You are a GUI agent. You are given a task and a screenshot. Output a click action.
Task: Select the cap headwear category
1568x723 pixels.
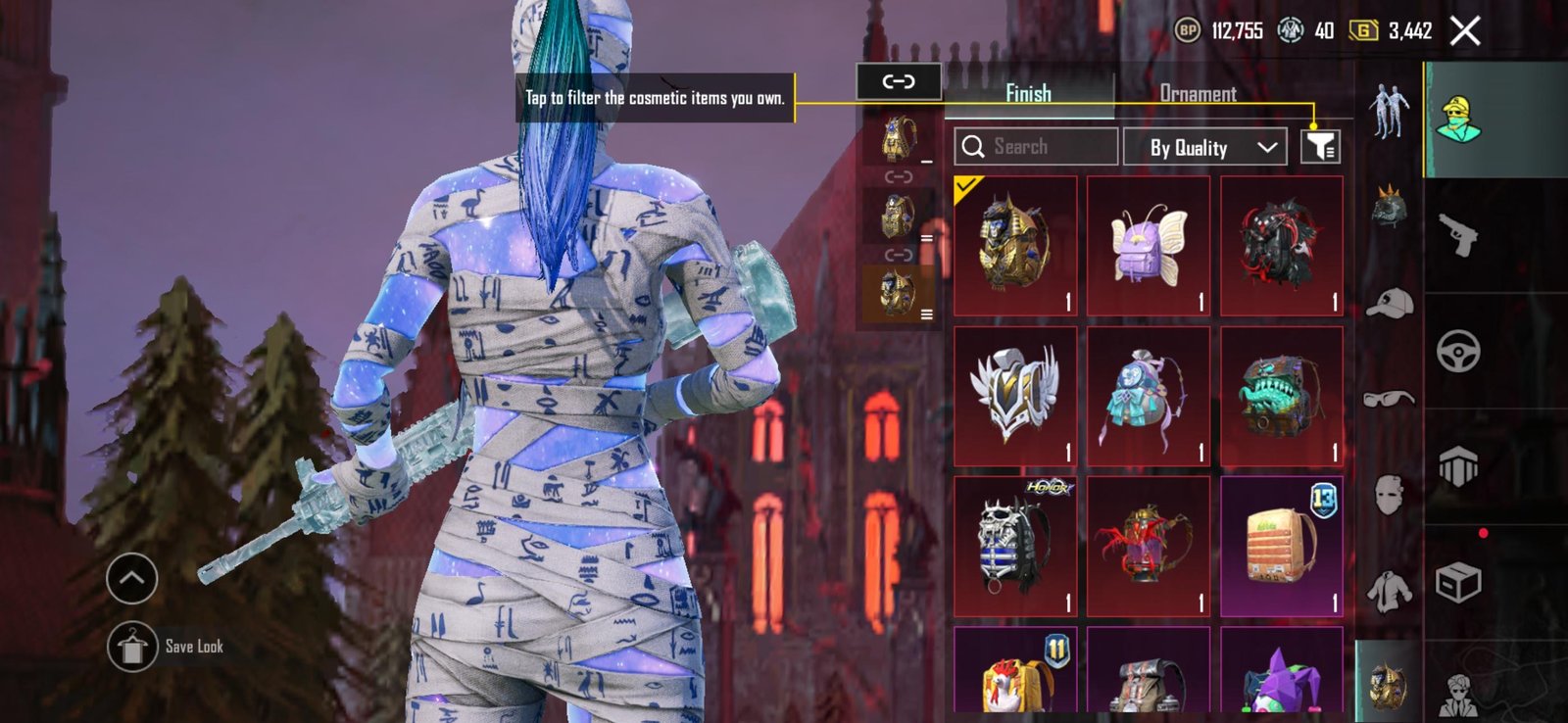(x=1389, y=304)
